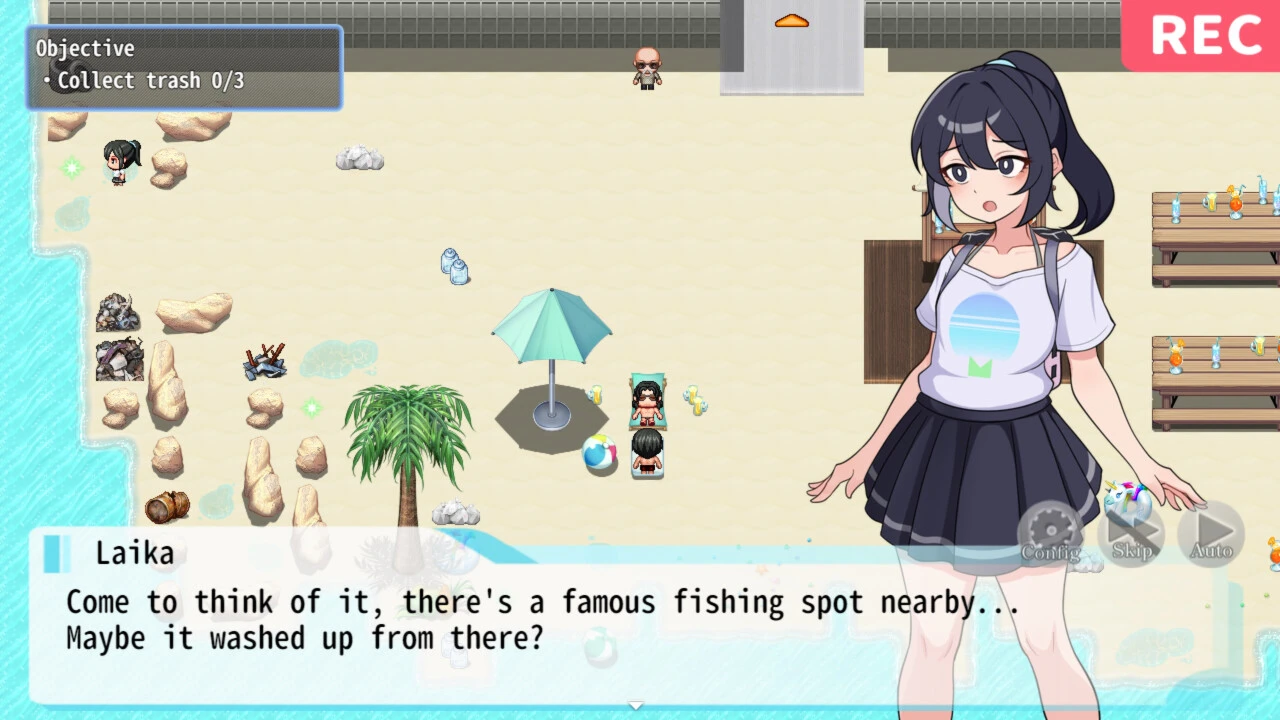Click the REC recording indicator
1280x720 pixels.
tap(1205, 36)
